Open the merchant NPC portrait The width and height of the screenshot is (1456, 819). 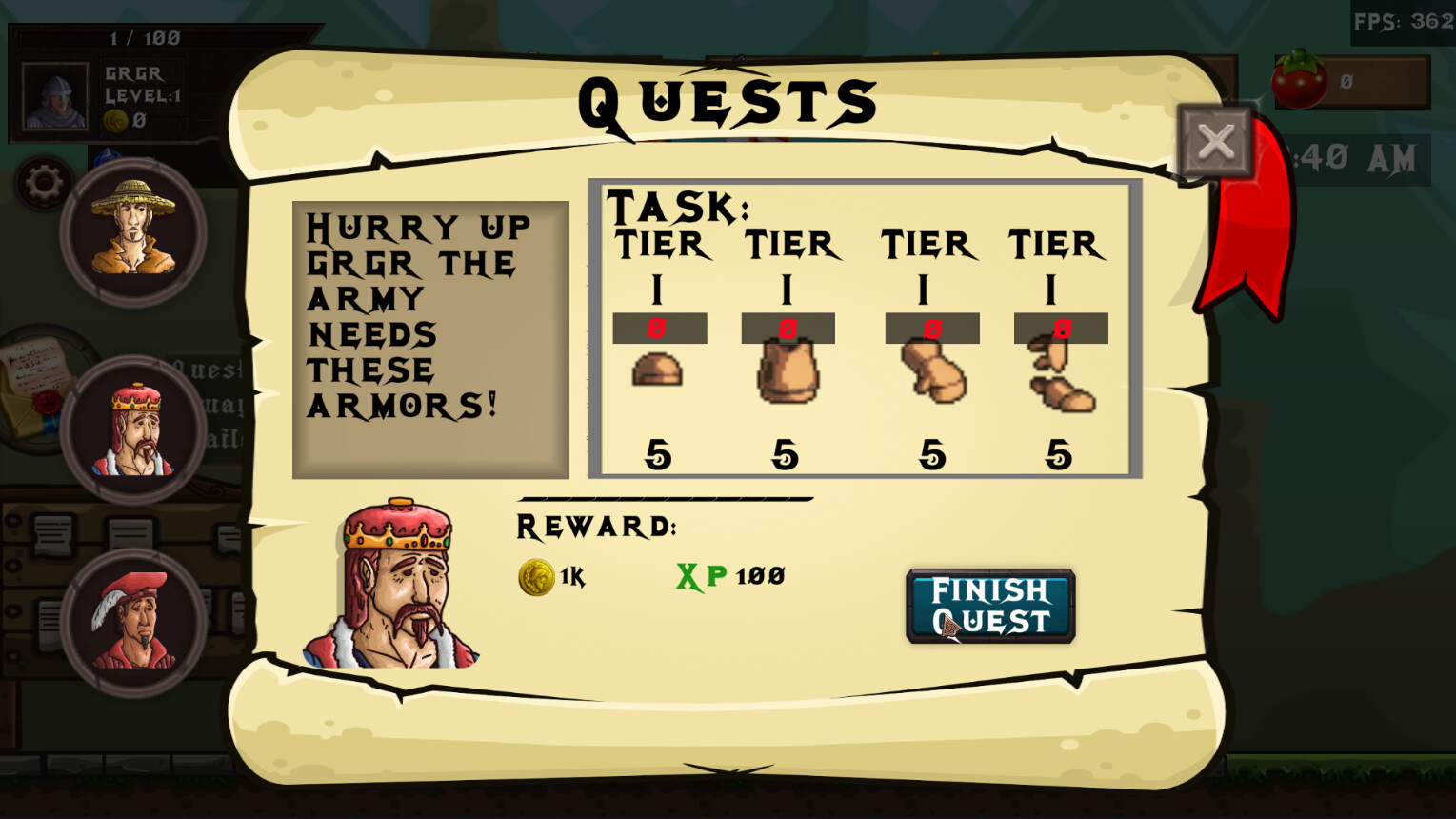[135, 619]
